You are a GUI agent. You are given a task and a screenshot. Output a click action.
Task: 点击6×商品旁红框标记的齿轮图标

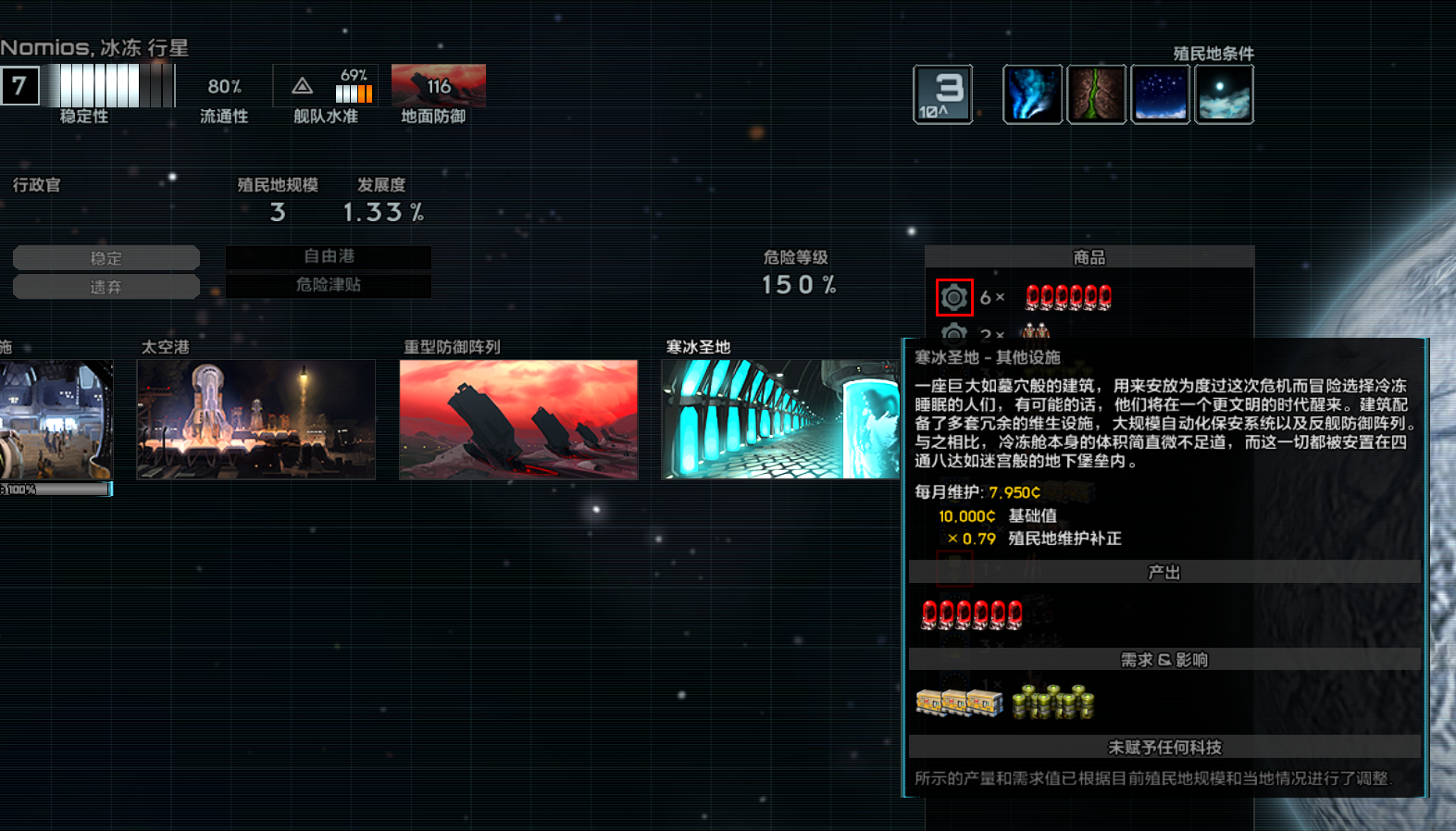click(x=954, y=297)
